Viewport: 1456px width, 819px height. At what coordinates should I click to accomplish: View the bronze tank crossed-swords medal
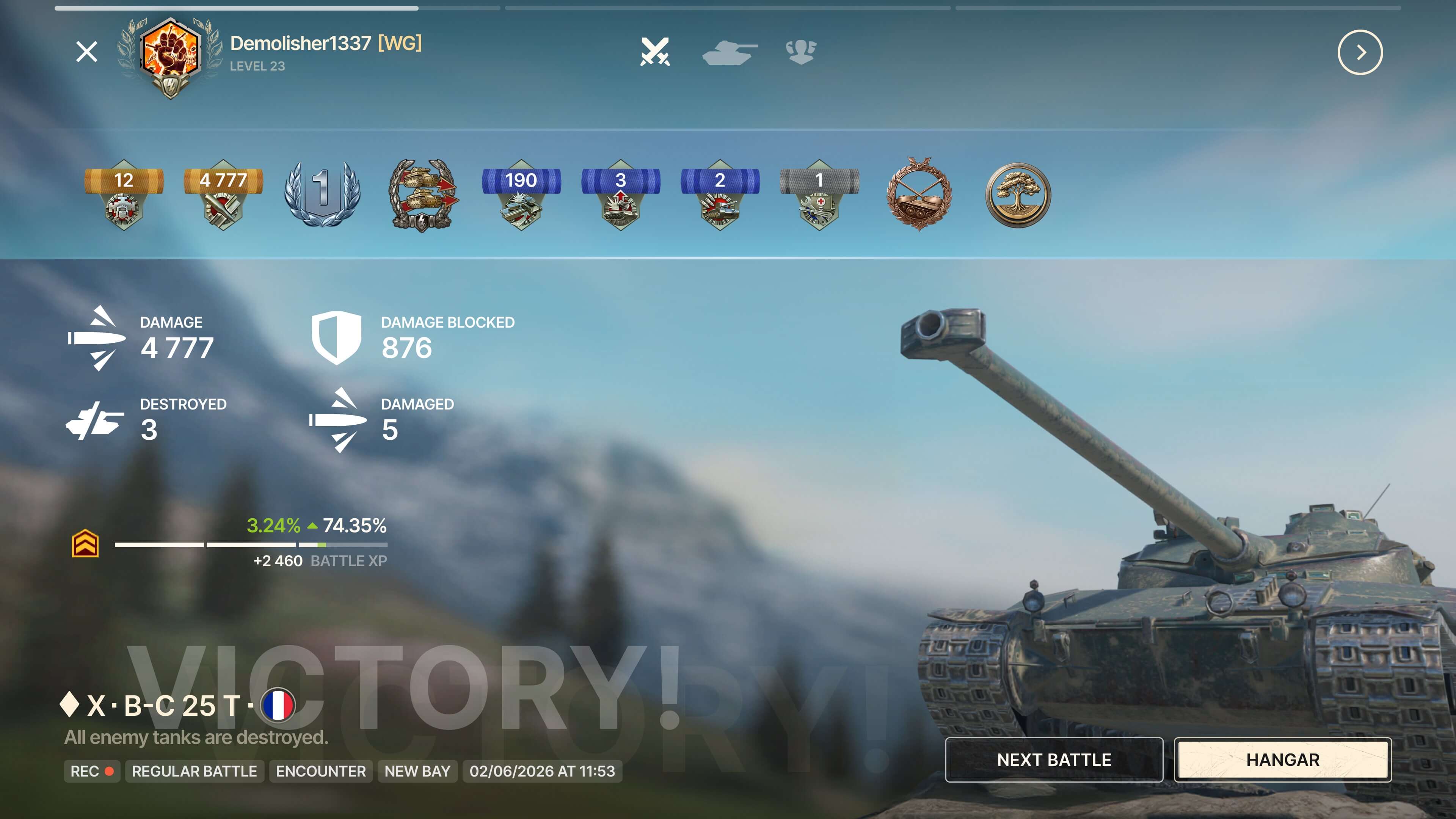pos(919,194)
